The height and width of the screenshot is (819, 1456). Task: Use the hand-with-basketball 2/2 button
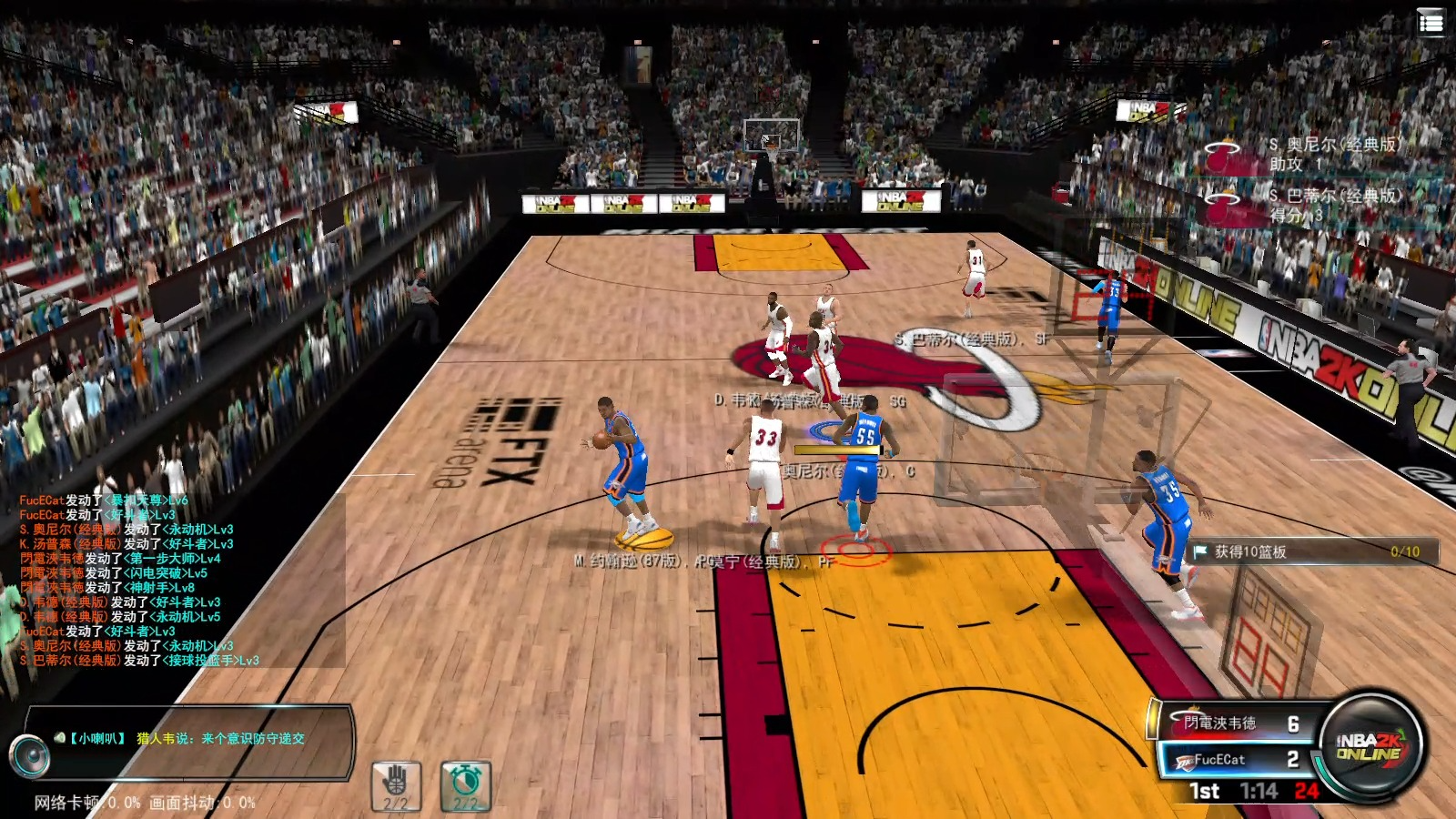pyautogui.click(x=396, y=785)
